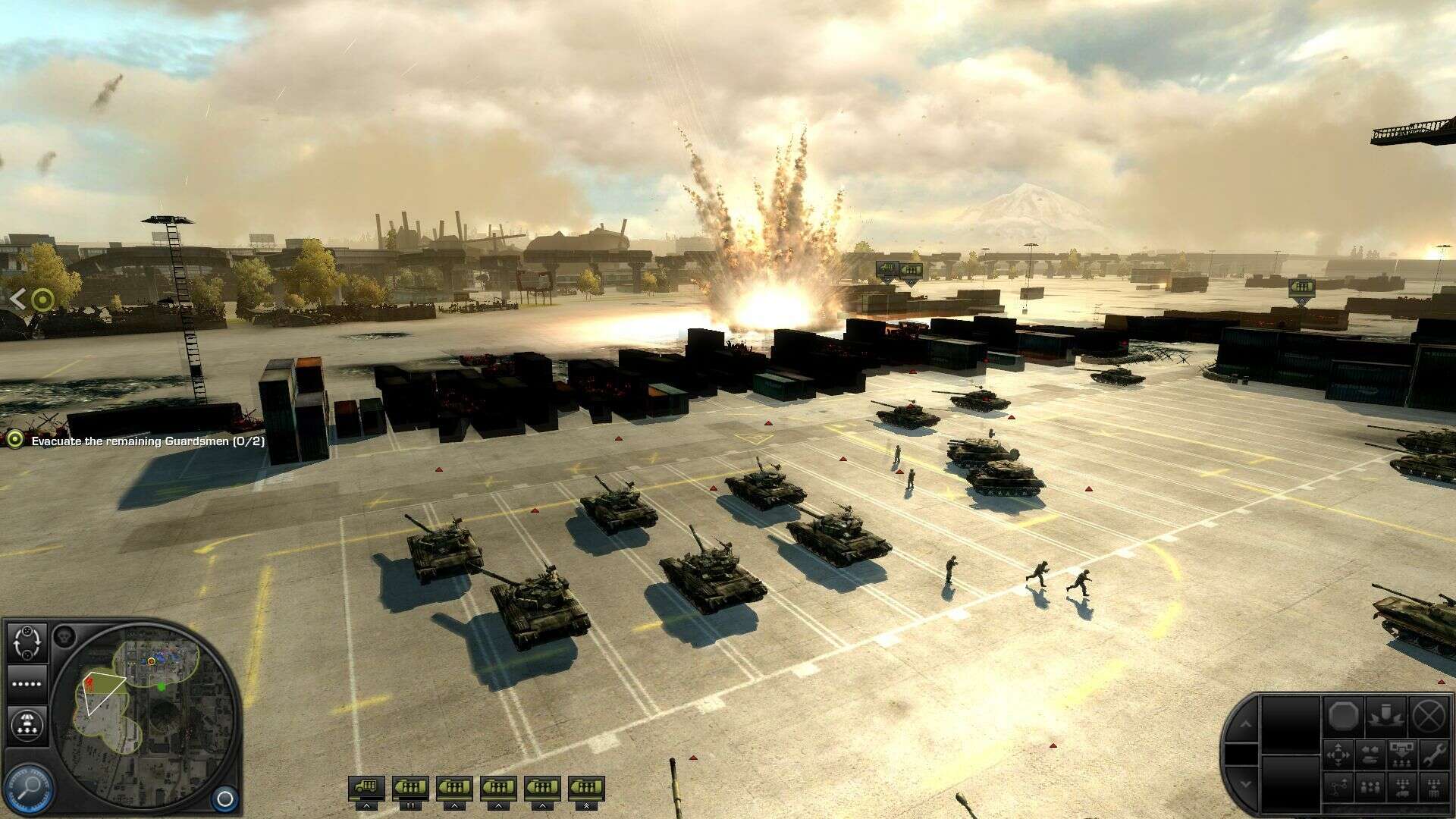Click the reinforcement drop icon left of minimap
The height and width of the screenshot is (819, 1456).
pyautogui.click(x=27, y=725)
